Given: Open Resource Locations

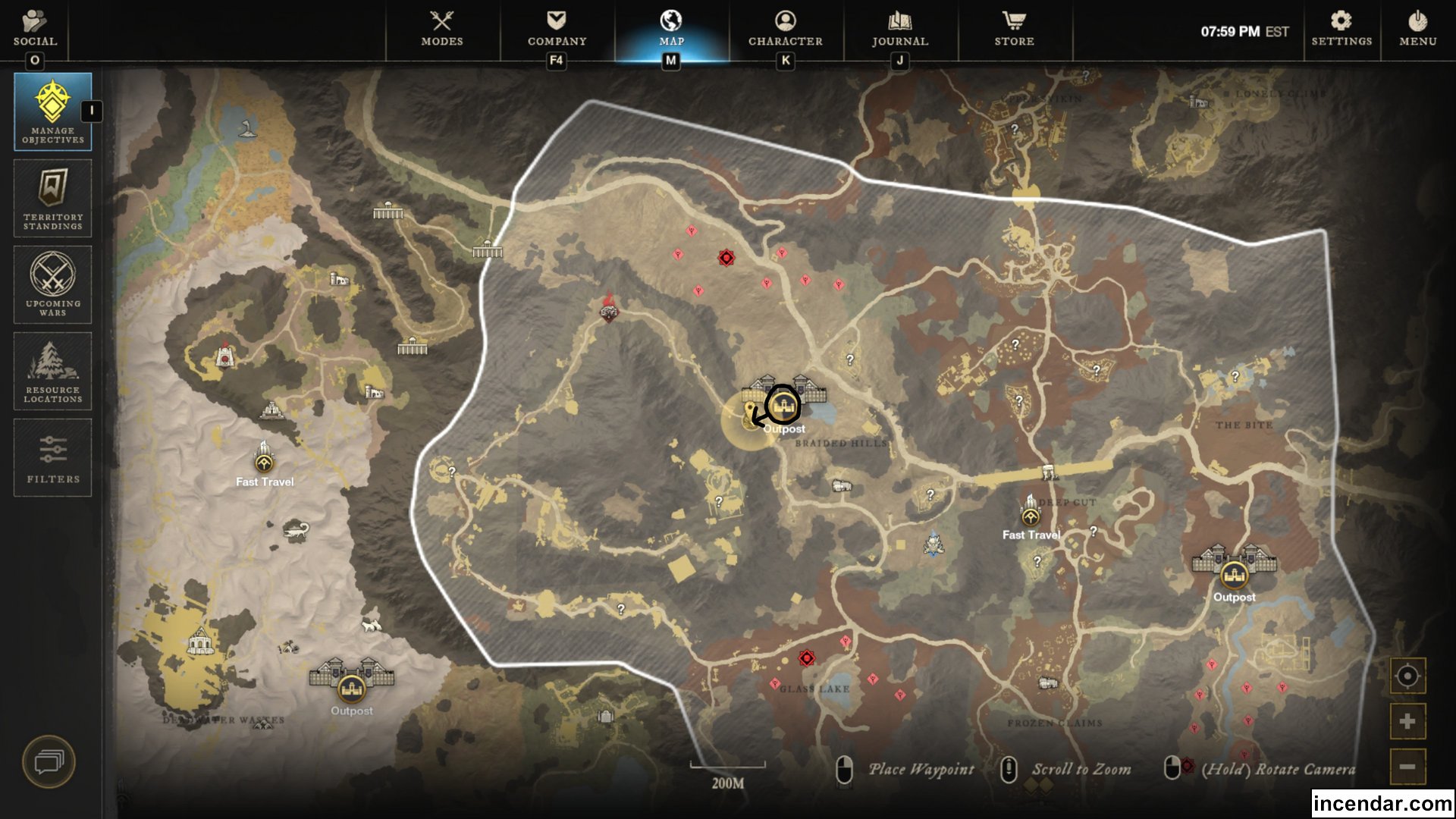Looking at the screenshot, I should (x=52, y=371).
